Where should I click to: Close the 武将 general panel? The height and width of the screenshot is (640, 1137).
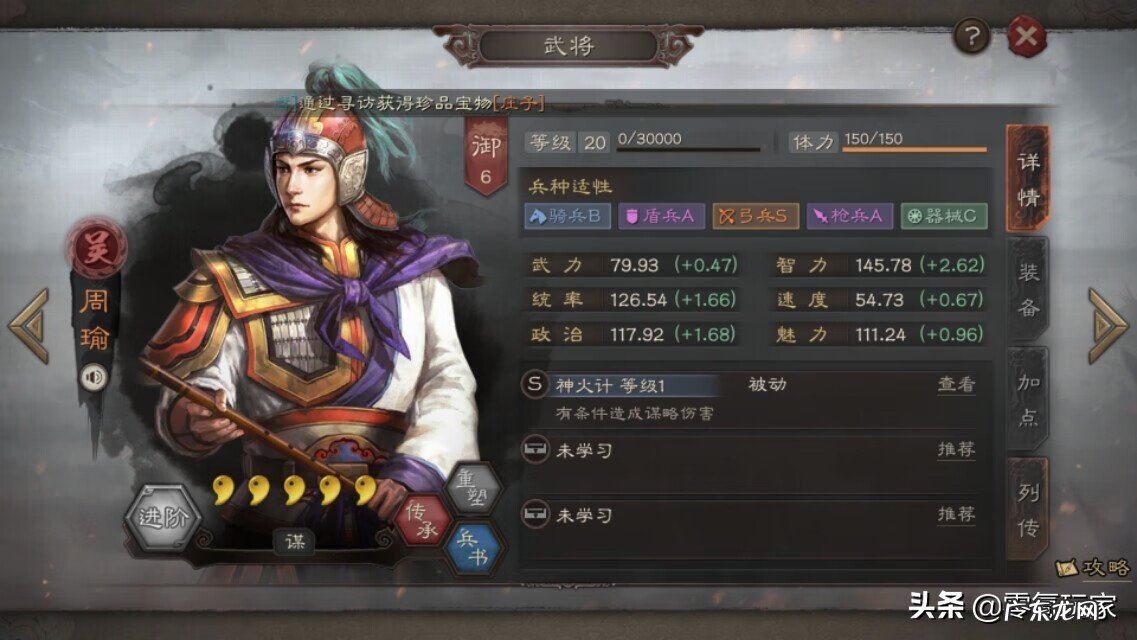tap(1025, 39)
